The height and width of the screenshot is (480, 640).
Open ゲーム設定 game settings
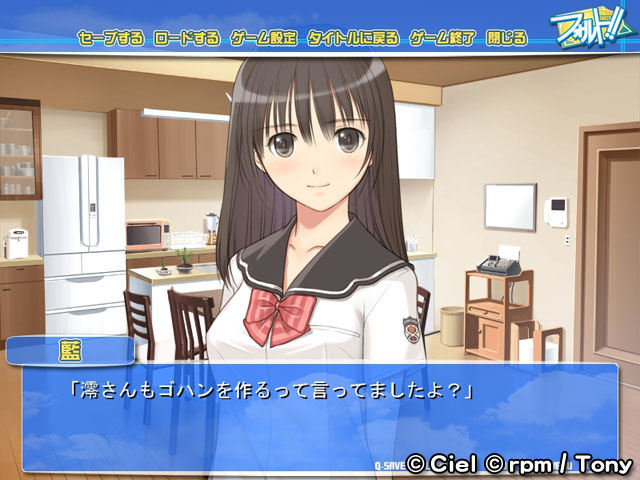click(x=263, y=39)
